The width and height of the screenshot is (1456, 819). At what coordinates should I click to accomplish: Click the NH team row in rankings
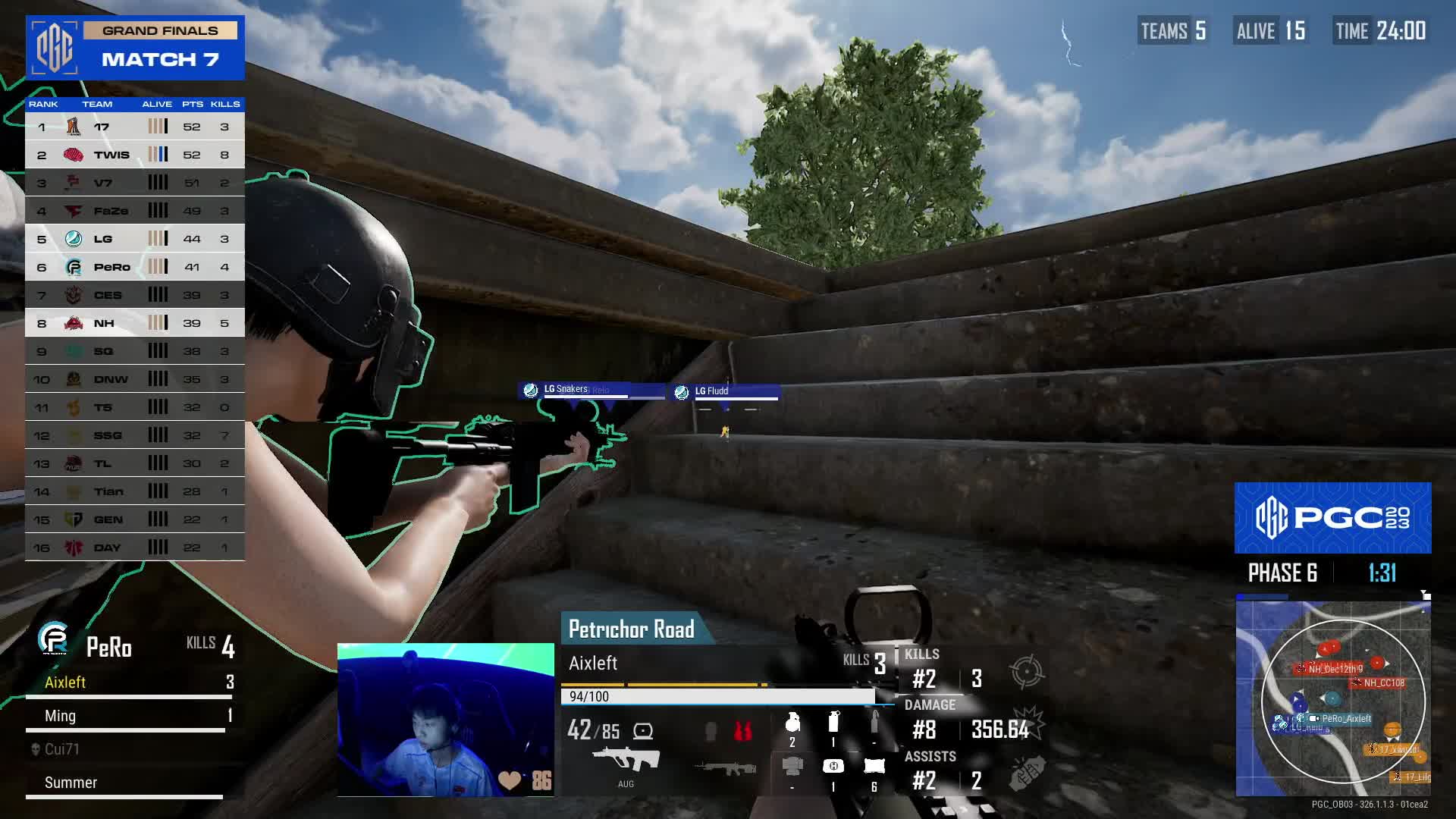click(x=135, y=323)
